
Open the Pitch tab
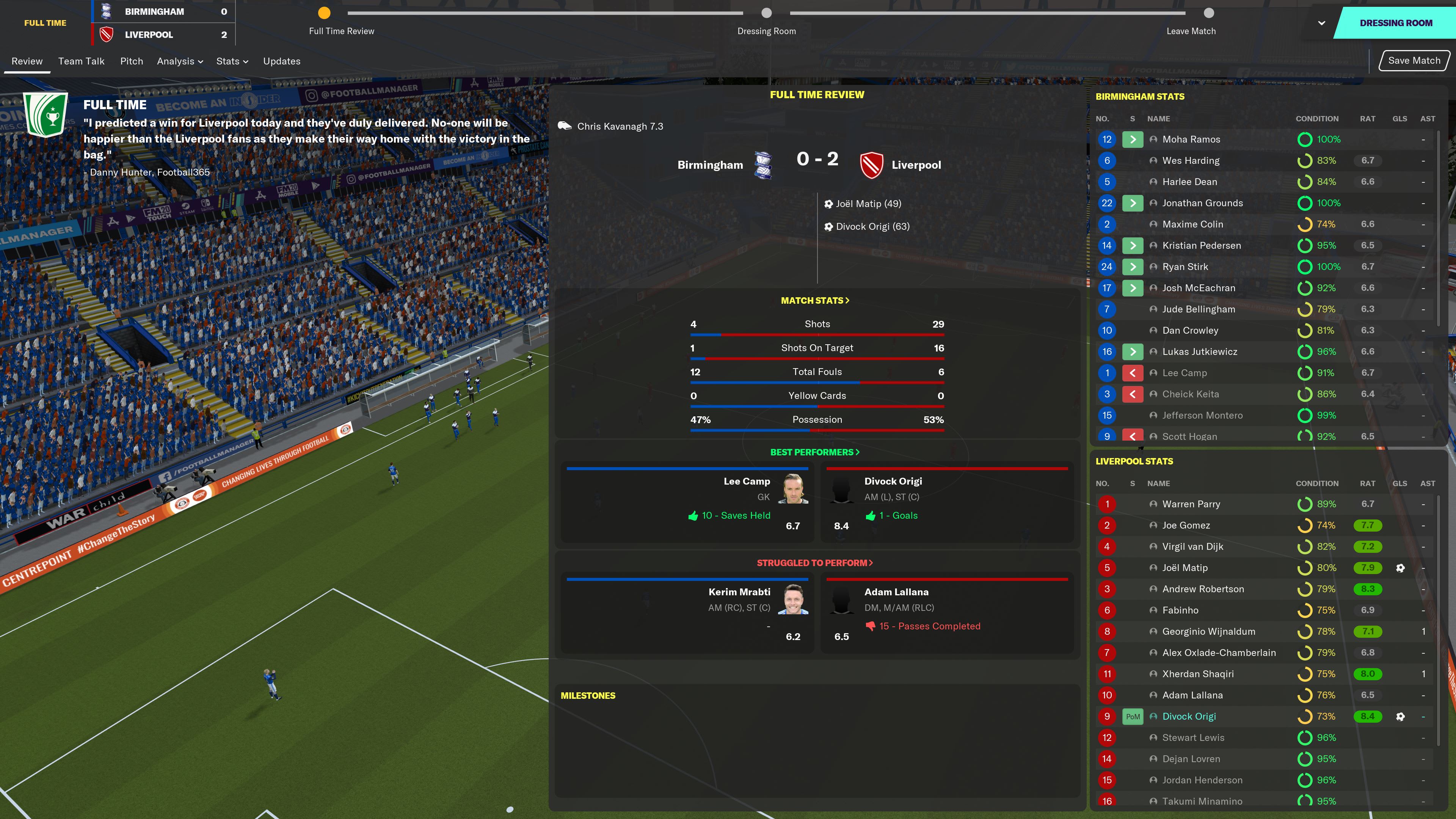point(132,61)
